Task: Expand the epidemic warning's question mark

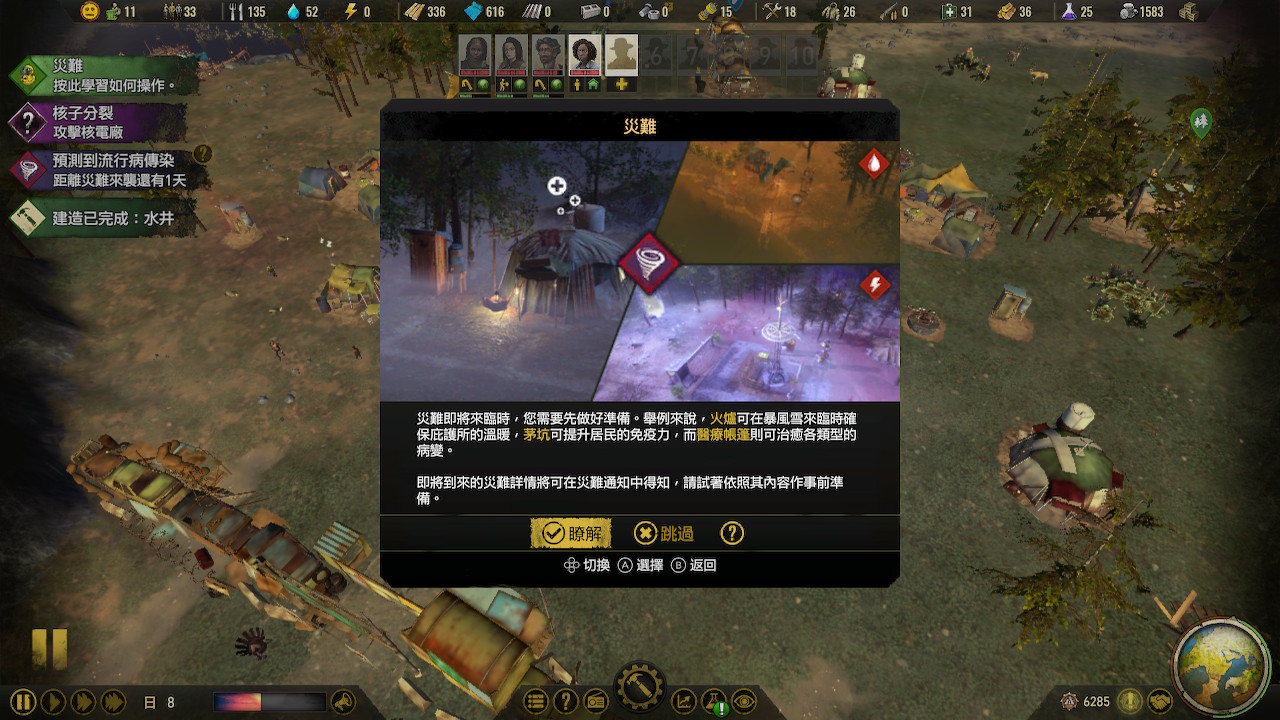Action: (205, 155)
